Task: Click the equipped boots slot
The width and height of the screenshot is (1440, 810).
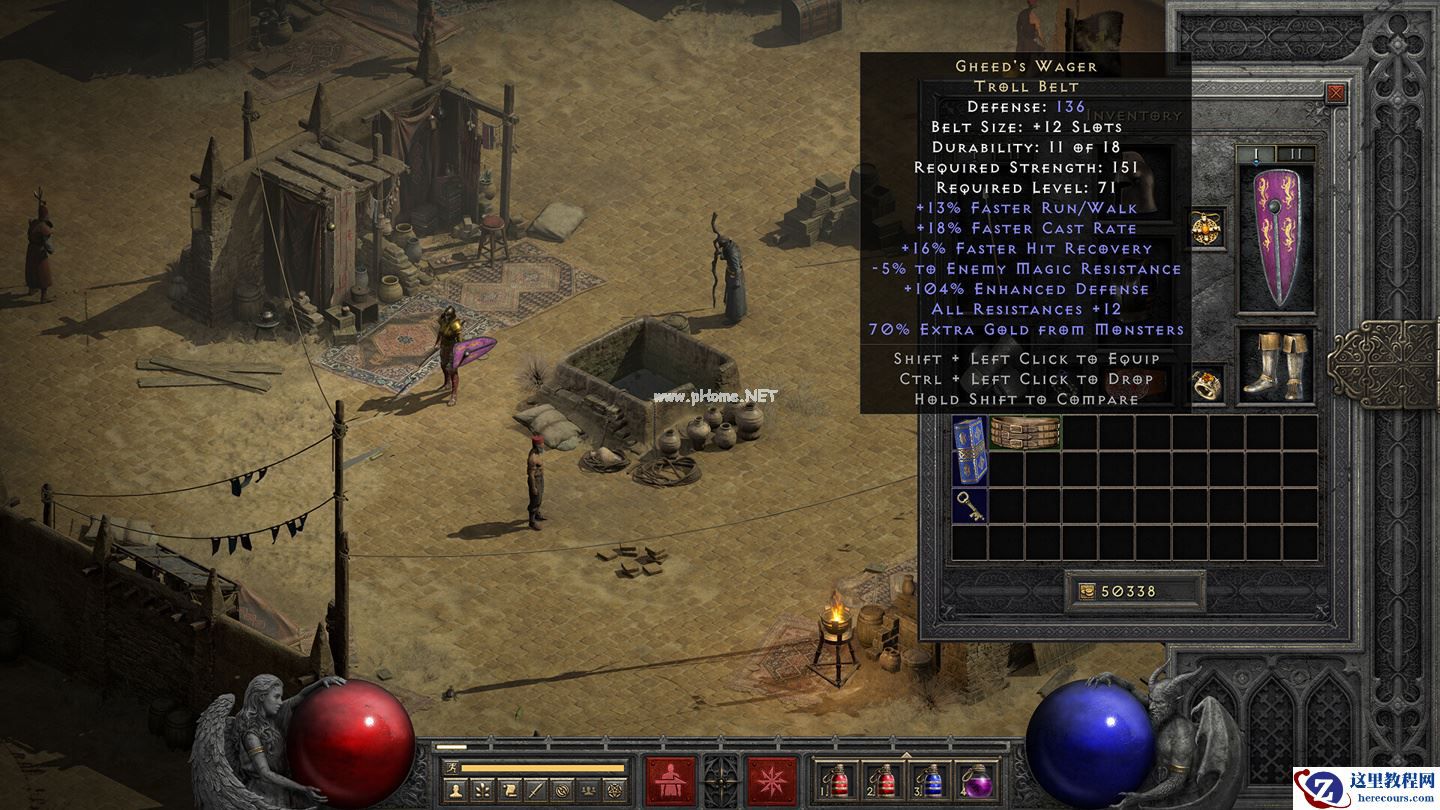Action: [1276, 365]
